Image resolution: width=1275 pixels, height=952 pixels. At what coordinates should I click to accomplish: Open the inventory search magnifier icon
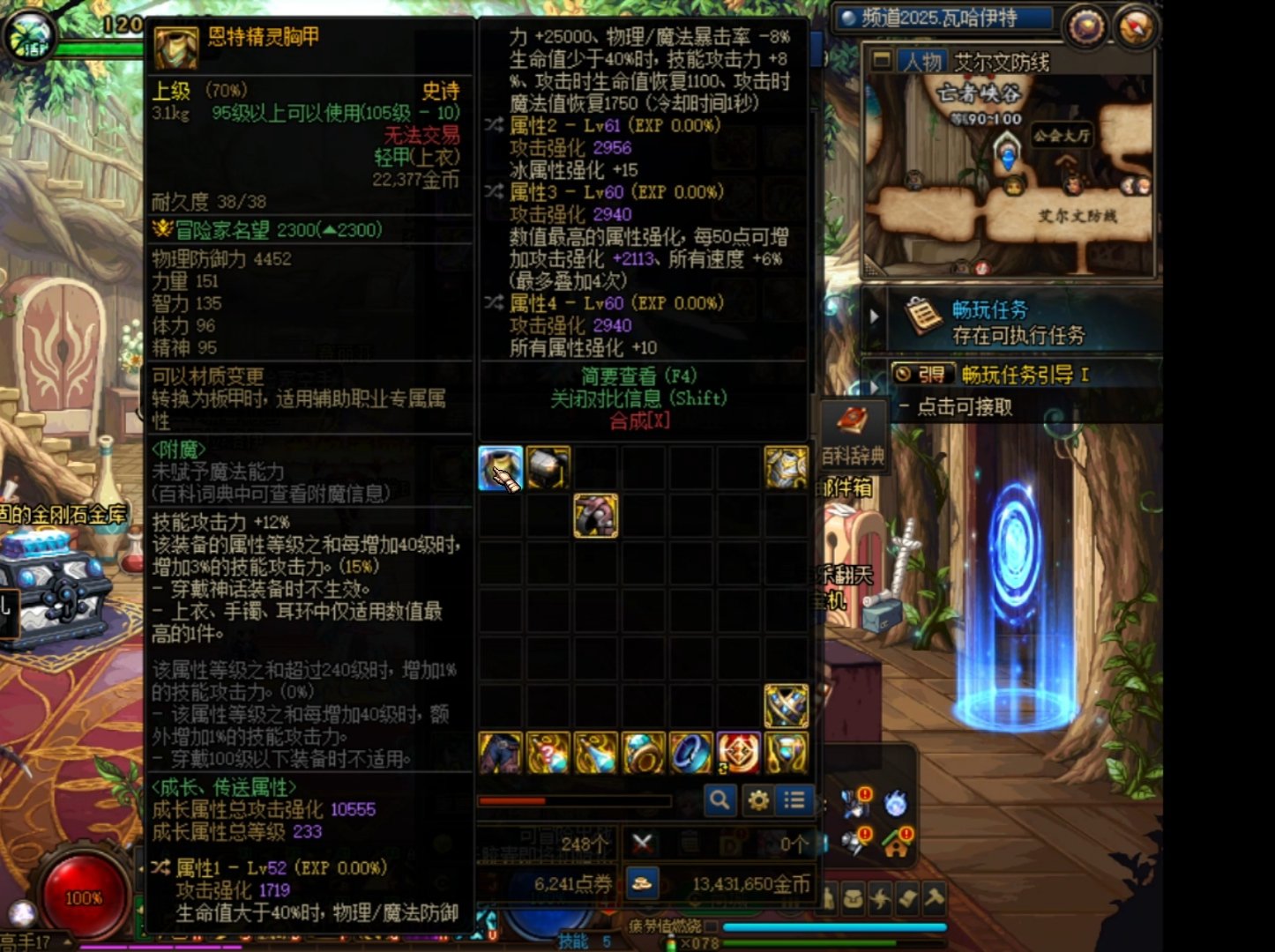tap(721, 800)
